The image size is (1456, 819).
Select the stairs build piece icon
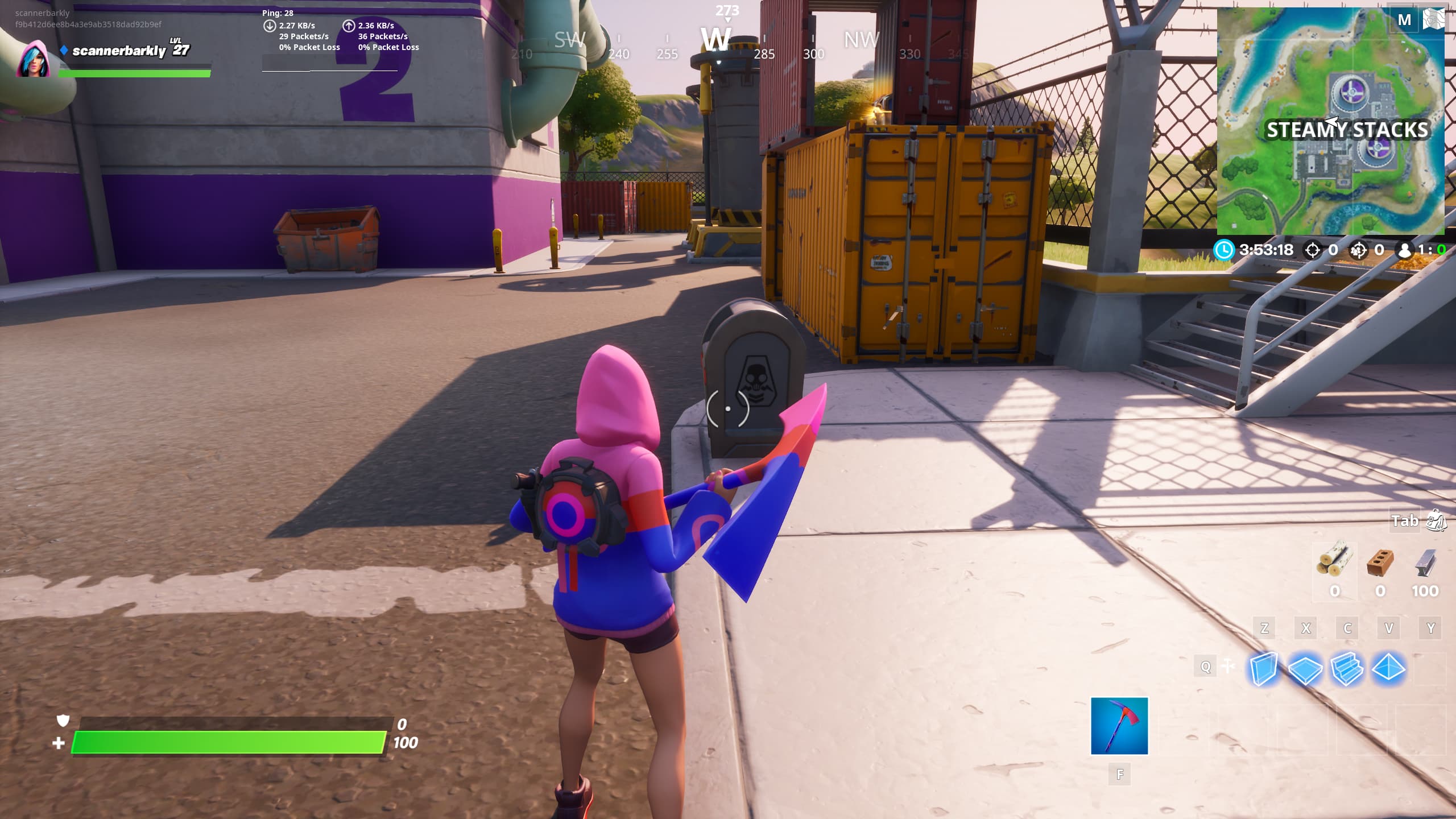point(1347,669)
